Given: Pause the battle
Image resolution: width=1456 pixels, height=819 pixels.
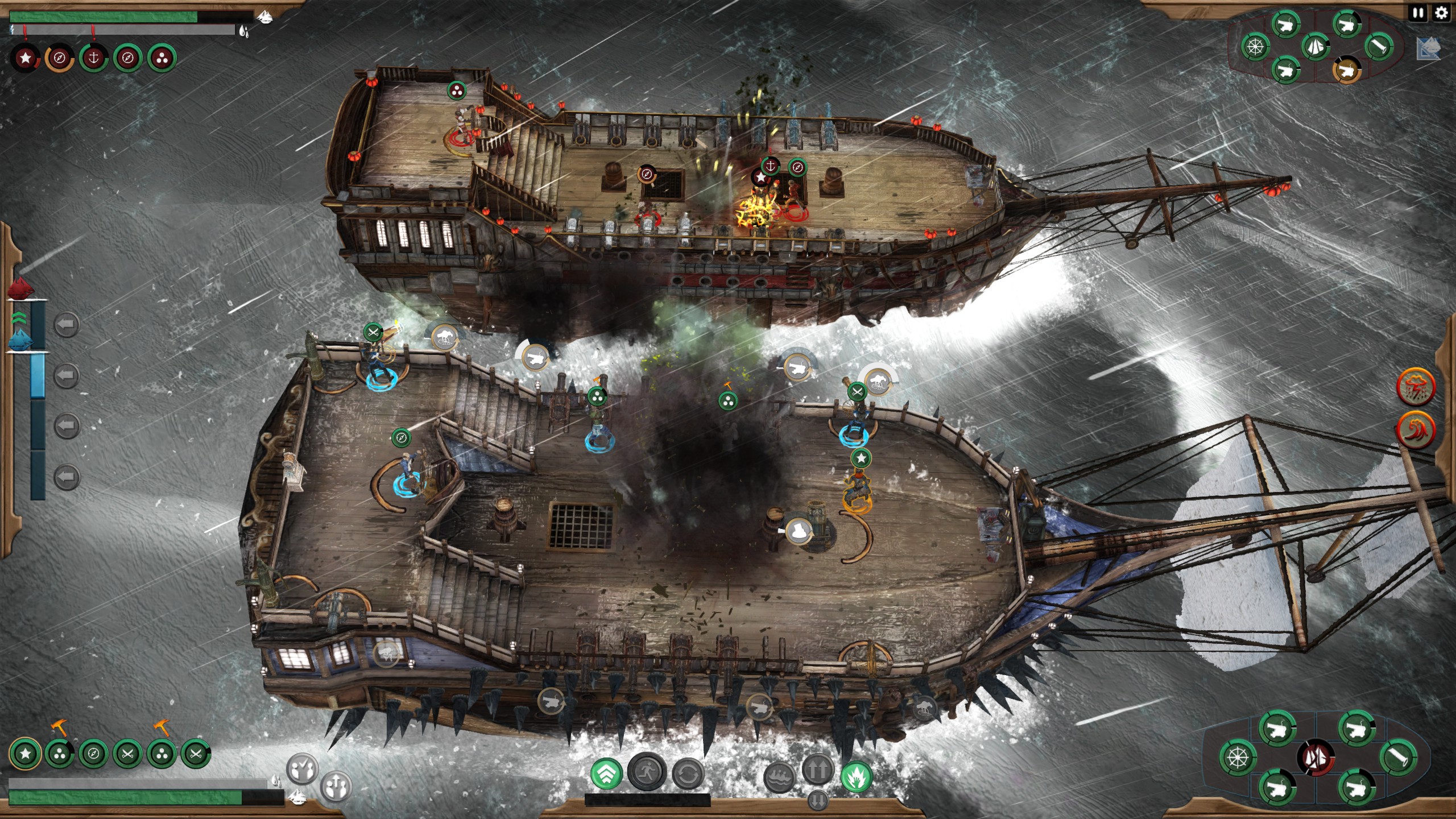Looking at the screenshot, I should (1418, 13).
